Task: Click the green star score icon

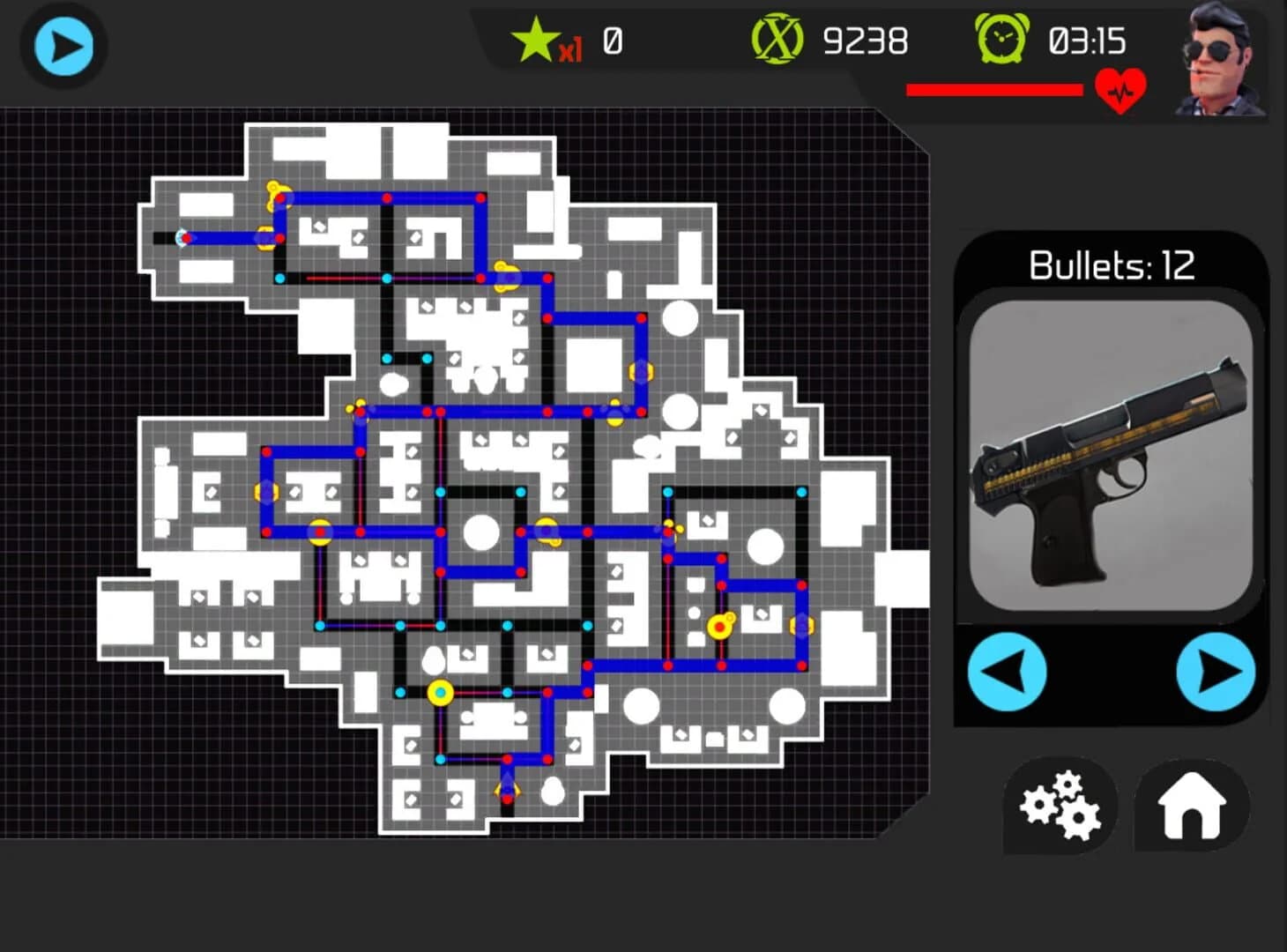Action: click(x=535, y=38)
